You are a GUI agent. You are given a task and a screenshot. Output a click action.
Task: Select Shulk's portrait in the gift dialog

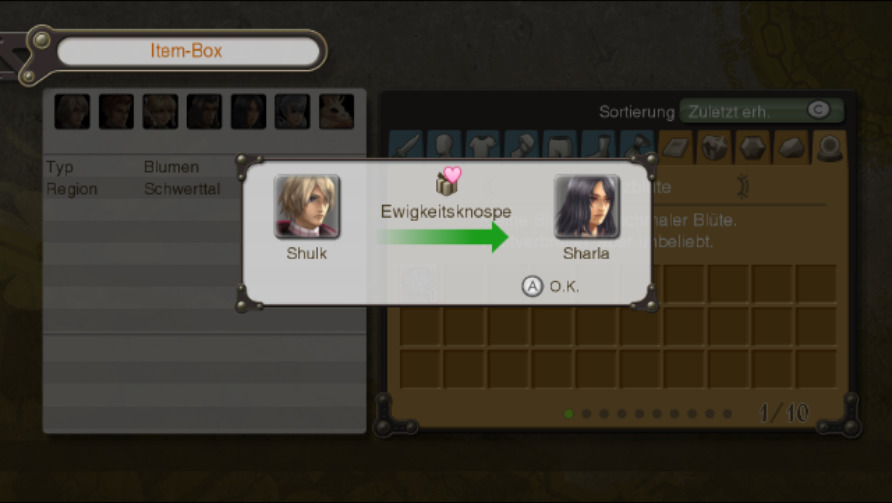[x=307, y=207]
